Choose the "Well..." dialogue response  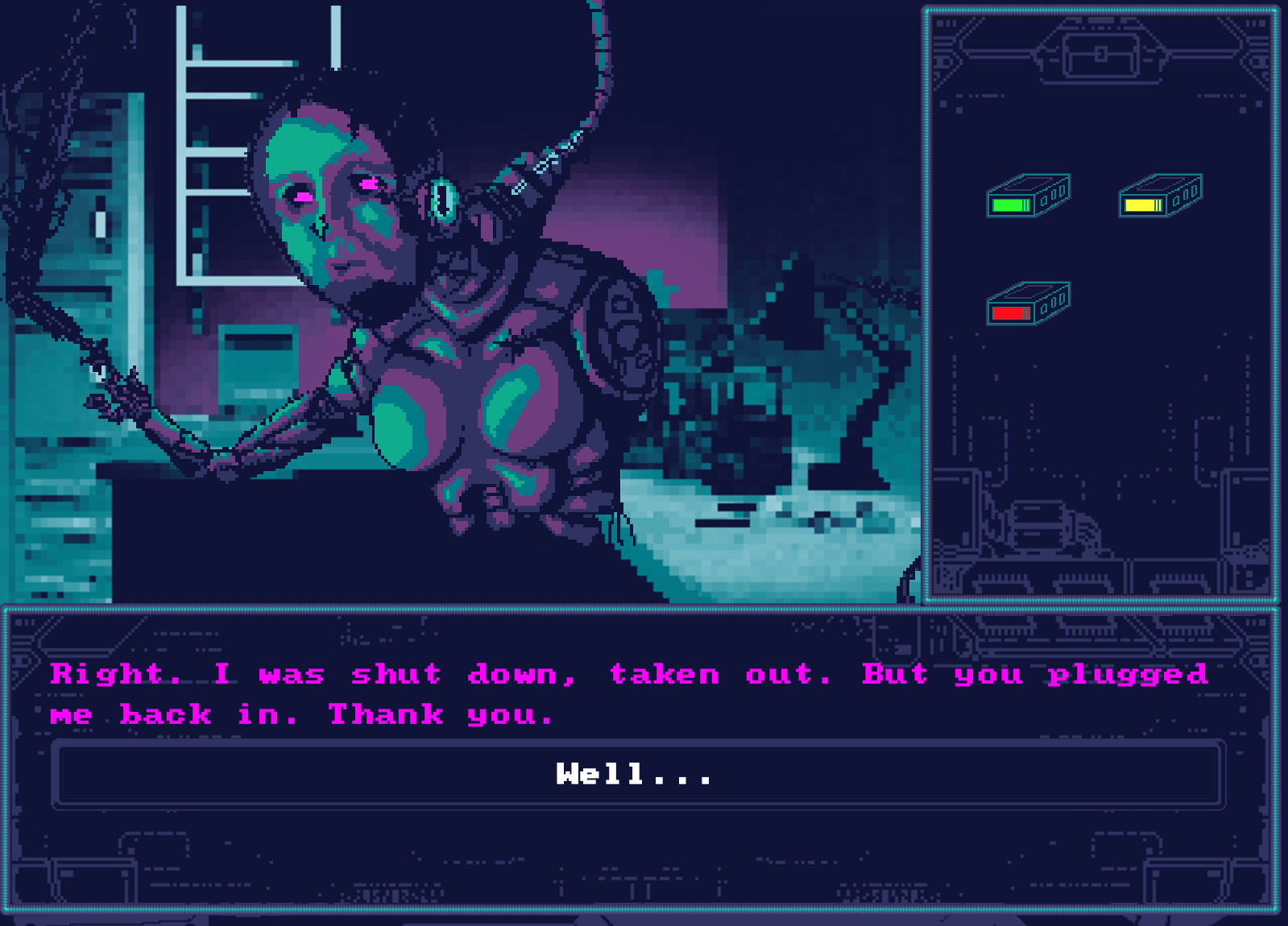click(x=634, y=775)
